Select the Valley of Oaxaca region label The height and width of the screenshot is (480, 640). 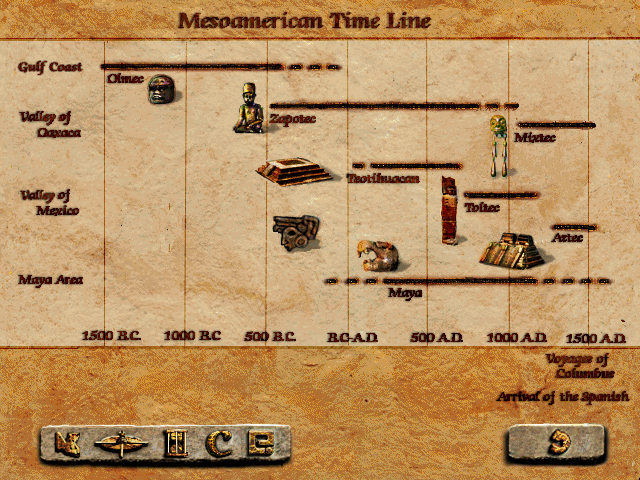coord(49,124)
